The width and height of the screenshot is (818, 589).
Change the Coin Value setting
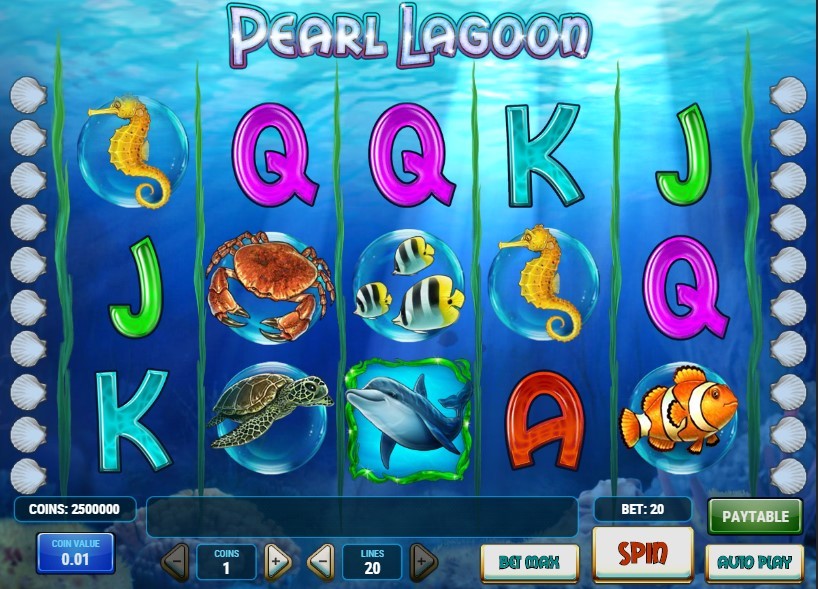point(75,553)
